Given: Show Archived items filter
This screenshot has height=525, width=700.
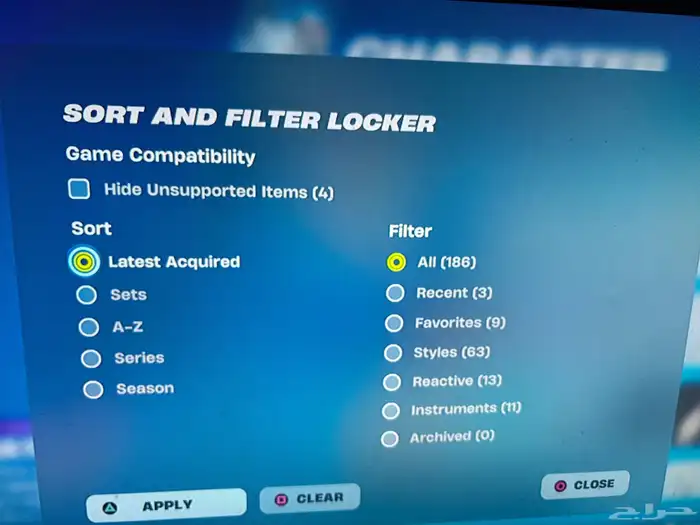Looking at the screenshot, I should click(x=390, y=438).
